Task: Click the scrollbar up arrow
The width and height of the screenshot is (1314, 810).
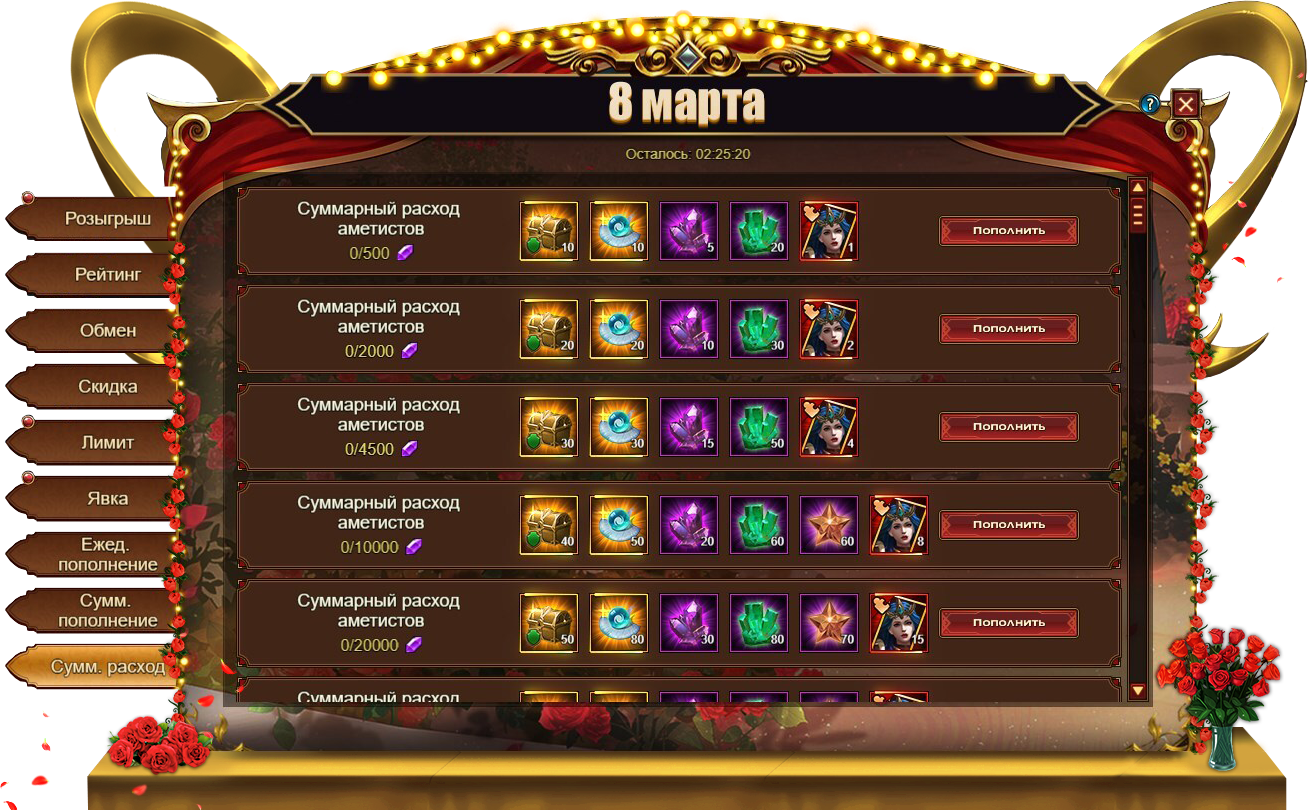Action: (x=1137, y=187)
